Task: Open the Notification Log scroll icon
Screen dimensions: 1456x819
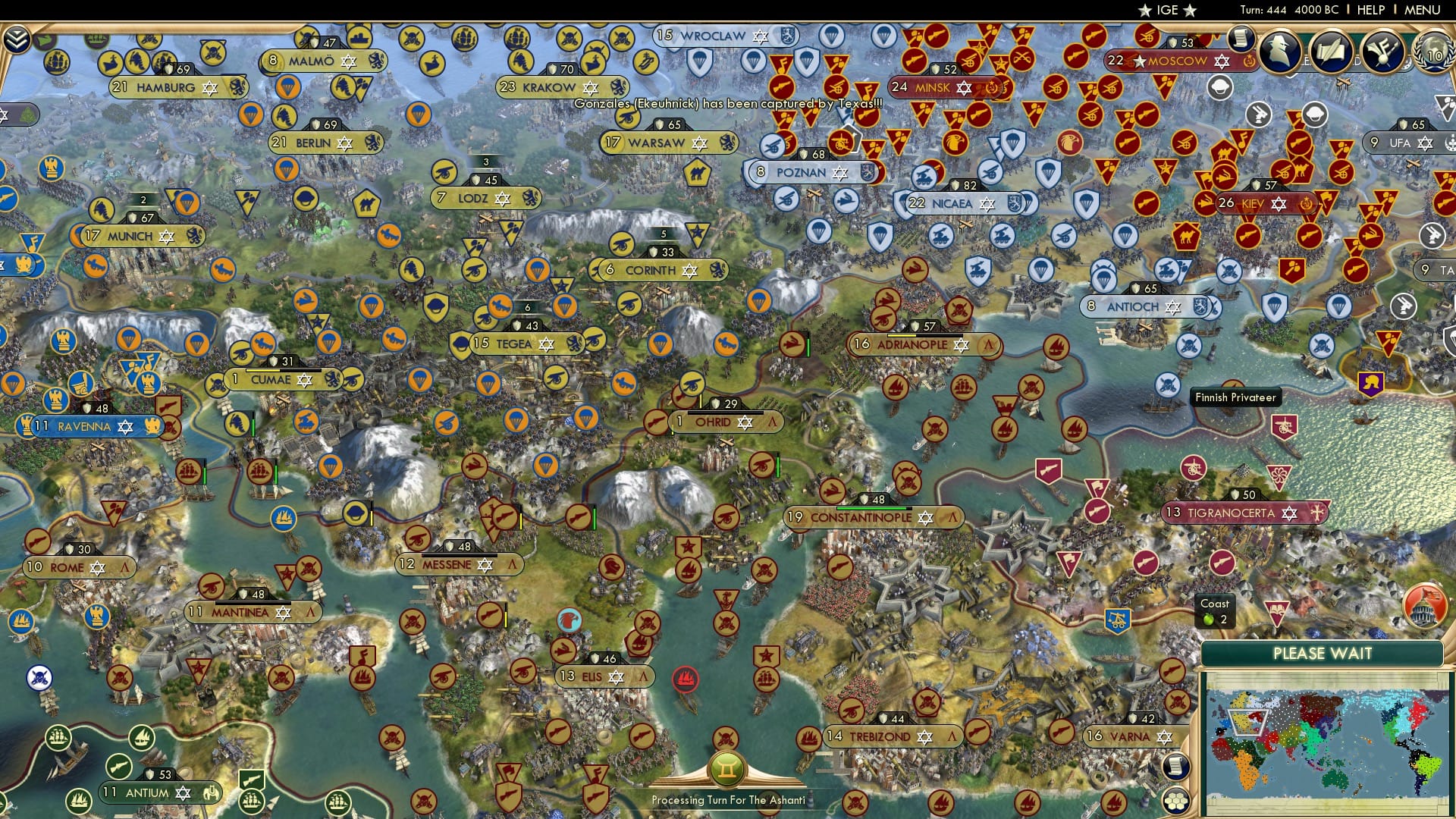Action: tap(1241, 39)
